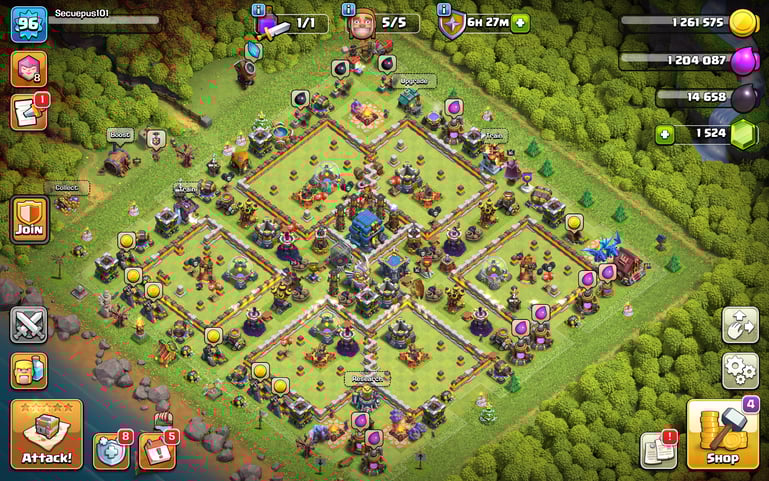Open the pink trophy league icon
The image size is (769, 481).
click(29, 68)
